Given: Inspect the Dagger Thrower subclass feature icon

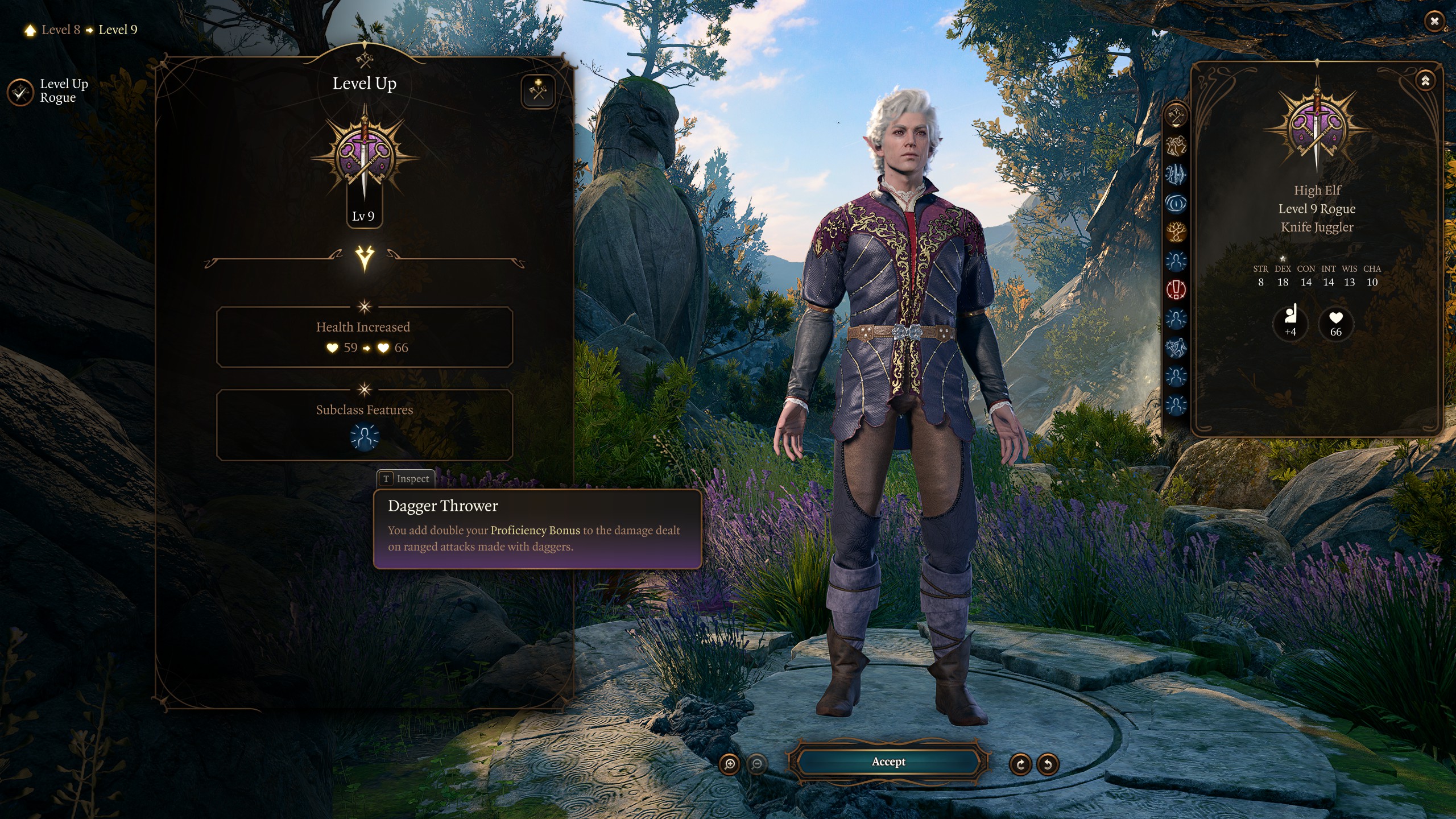Looking at the screenshot, I should coord(365,437).
